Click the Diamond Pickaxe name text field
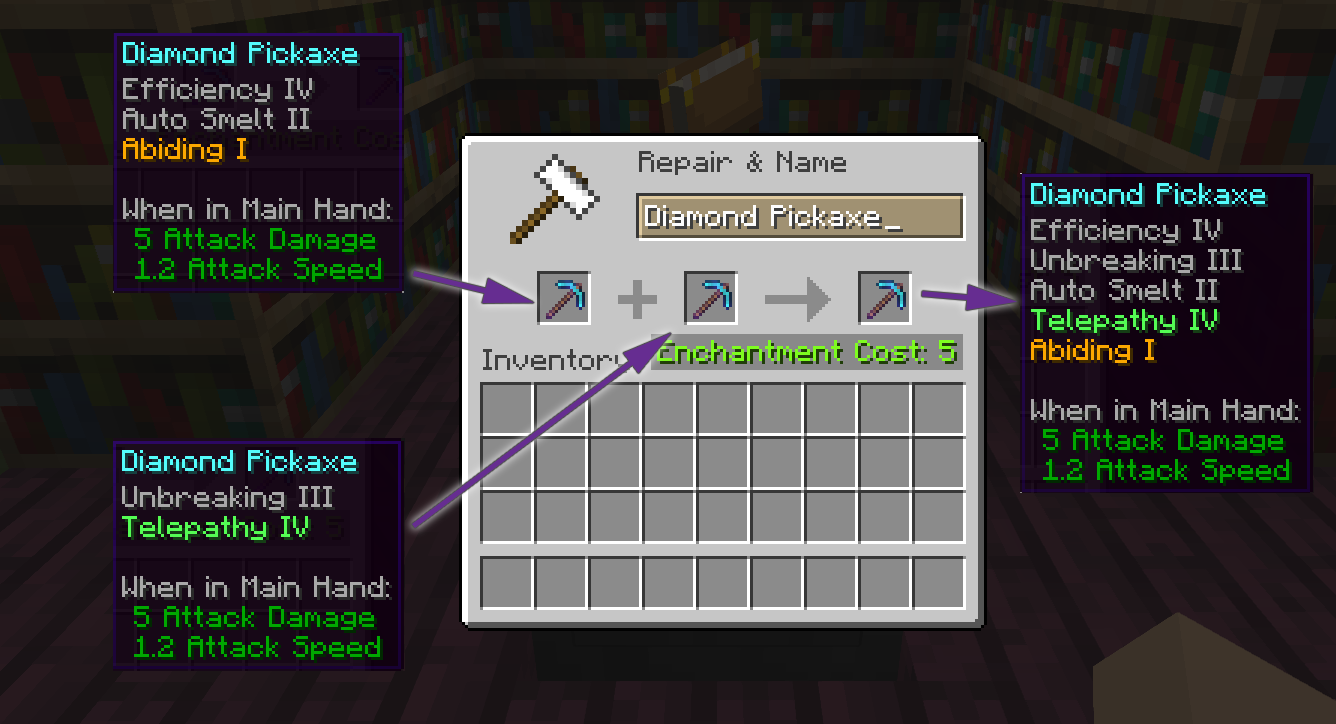Viewport: 1336px width, 724px height. pyautogui.click(x=799, y=217)
